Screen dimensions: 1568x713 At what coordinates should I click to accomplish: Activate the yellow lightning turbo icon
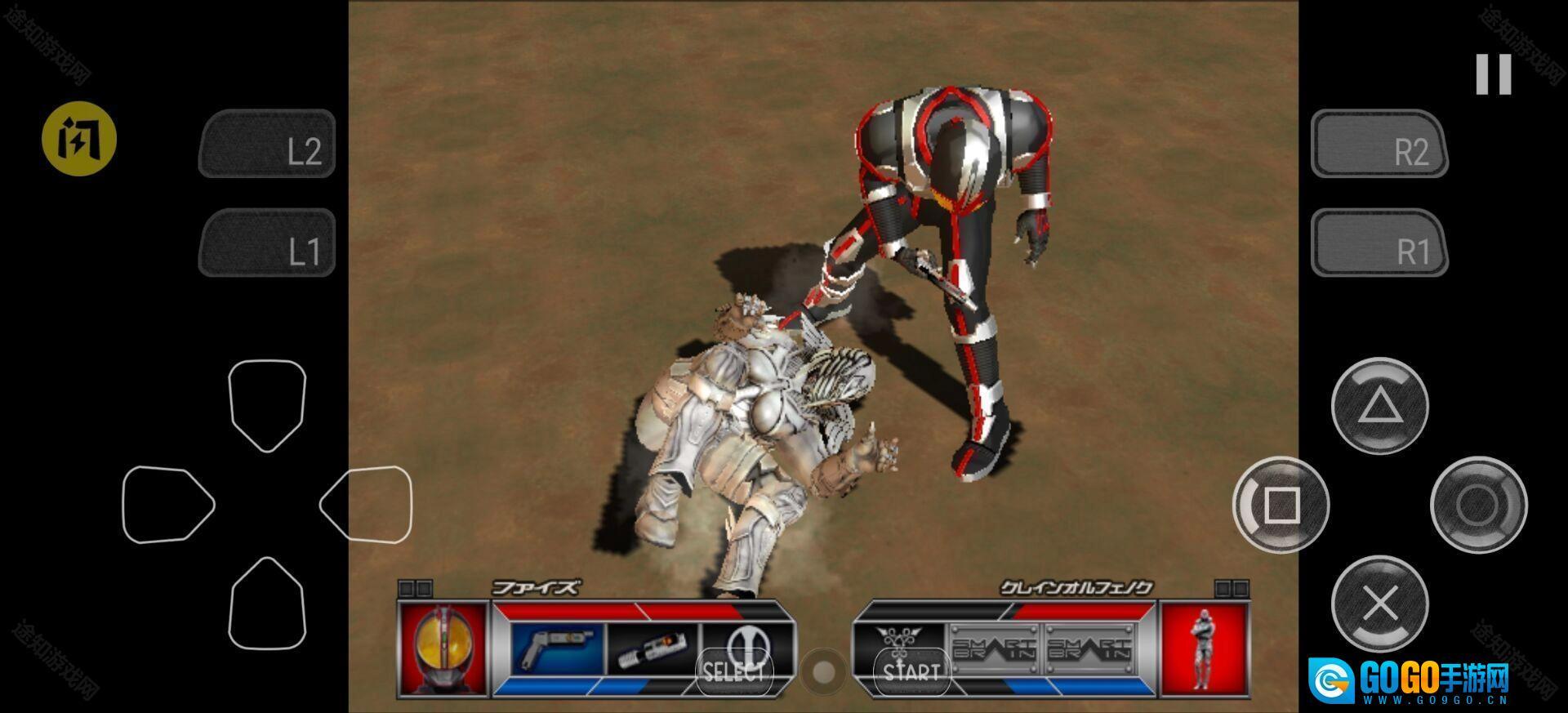79,140
